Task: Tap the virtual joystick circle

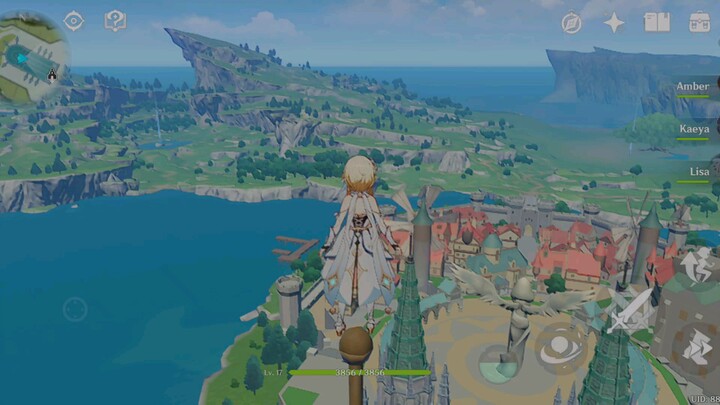Action: [75, 309]
